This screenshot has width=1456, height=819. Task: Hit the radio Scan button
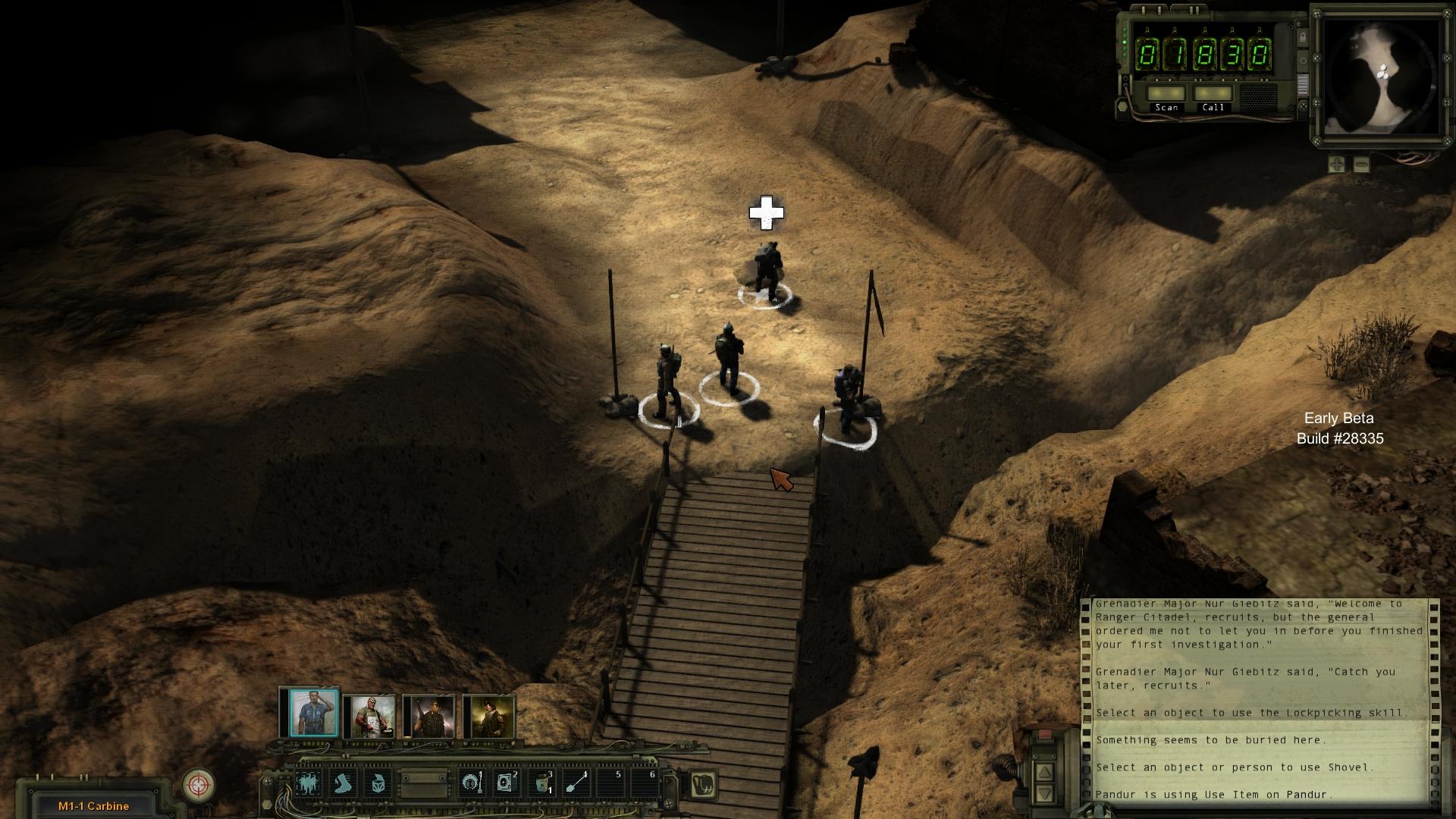coord(1166,95)
